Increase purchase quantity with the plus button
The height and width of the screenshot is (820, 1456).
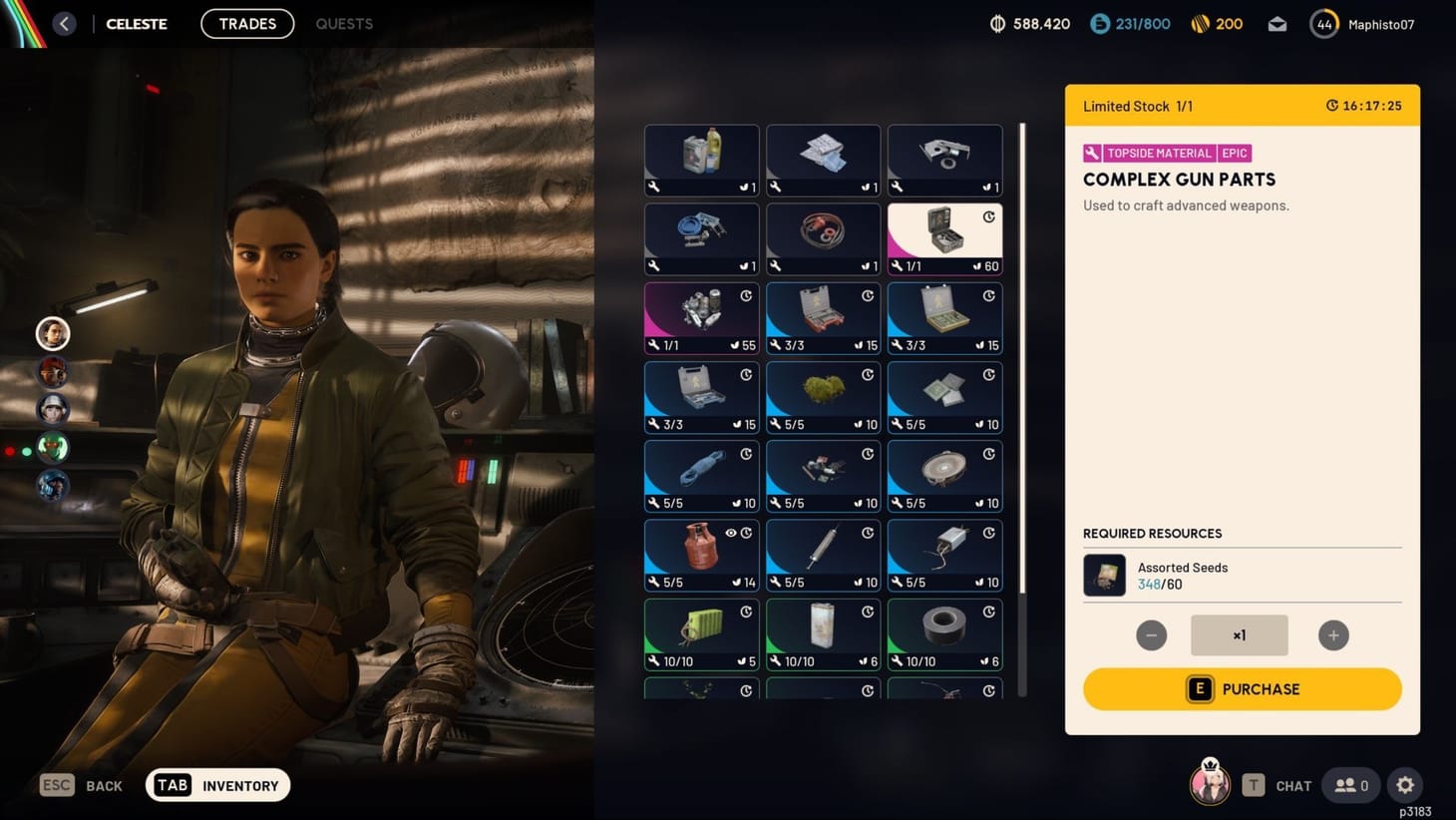pyautogui.click(x=1333, y=634)
